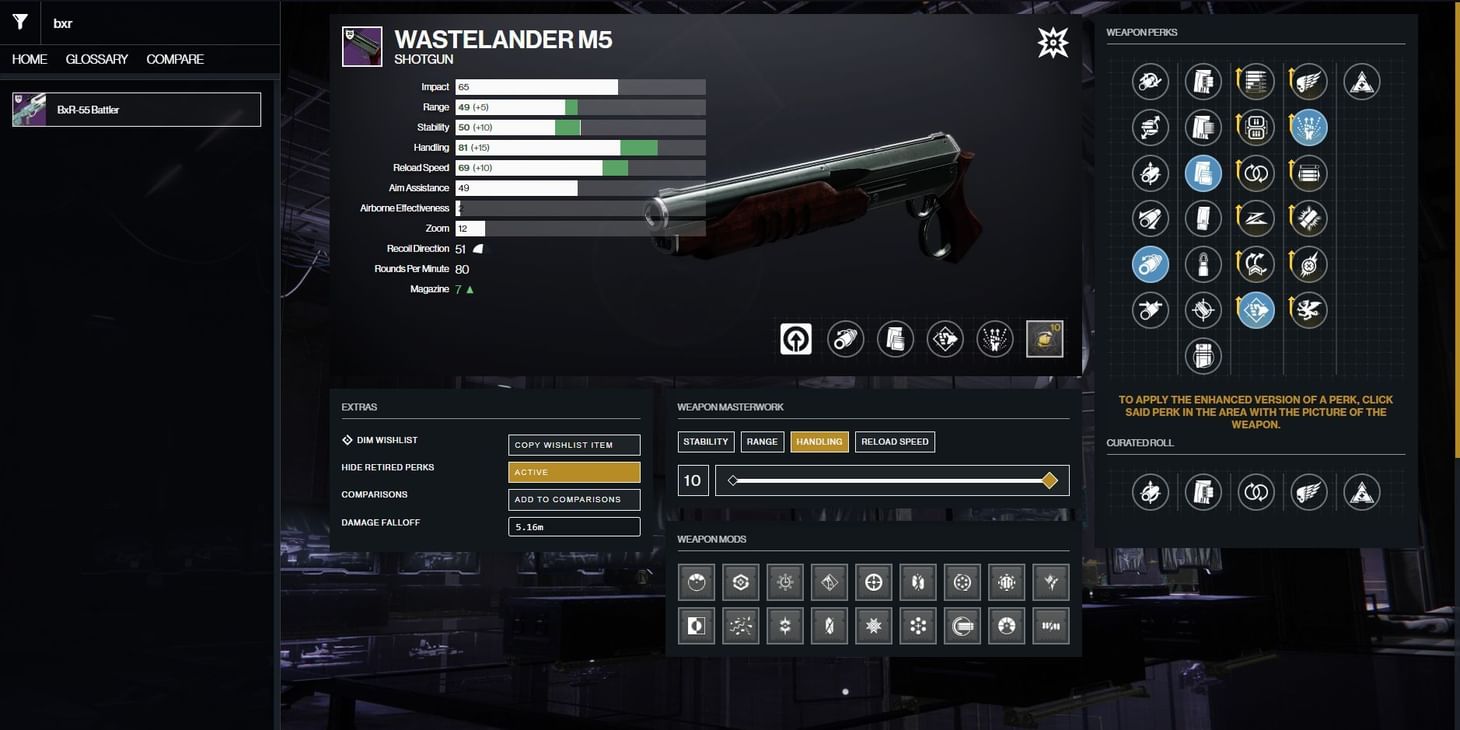This screenshot has height=730, width=1460.
Task: Click the intrinsic frame icon beside the weapon
Action: [x=794, y=338]
